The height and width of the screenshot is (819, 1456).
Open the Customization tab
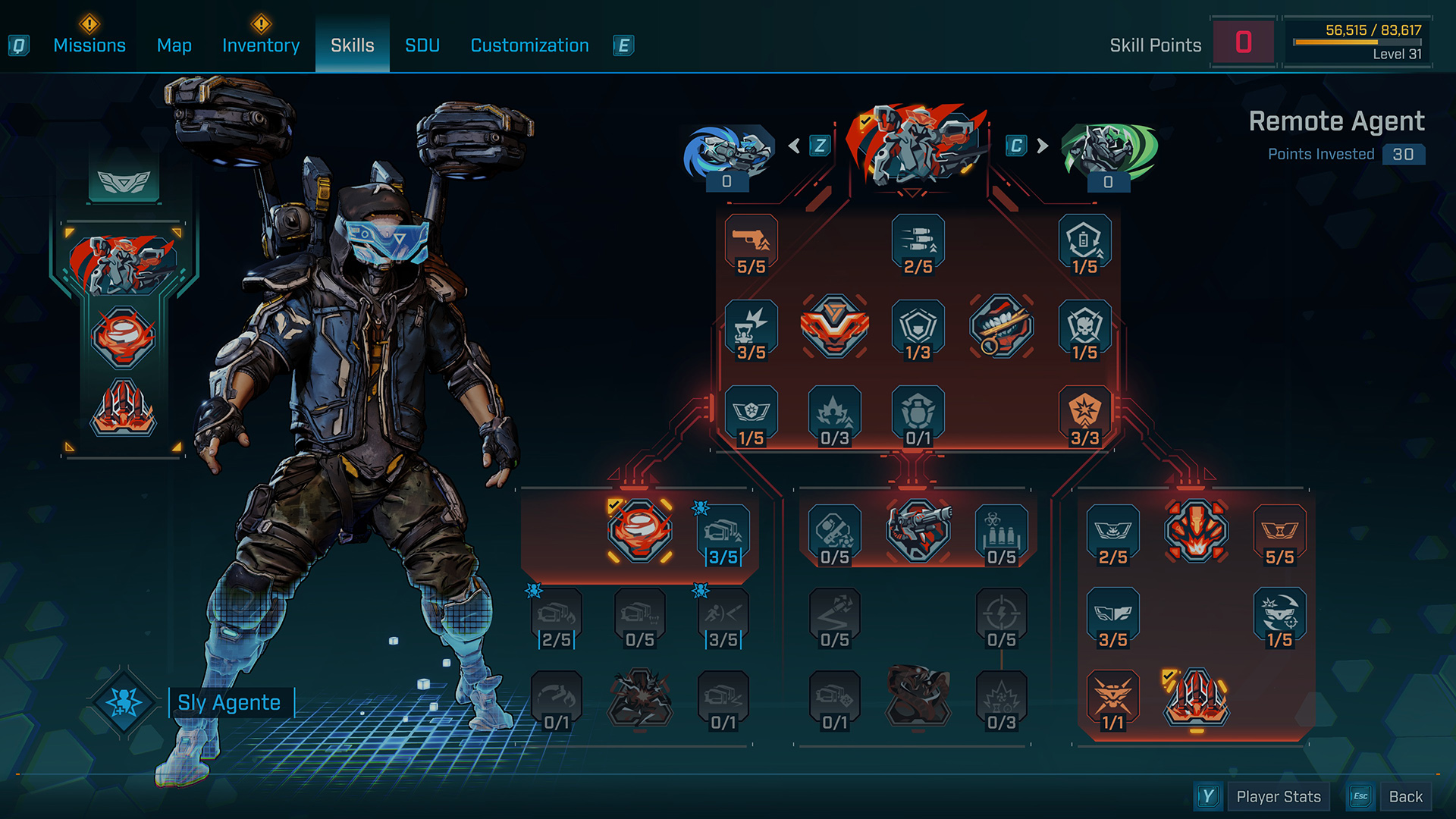[x=529, y=45]
